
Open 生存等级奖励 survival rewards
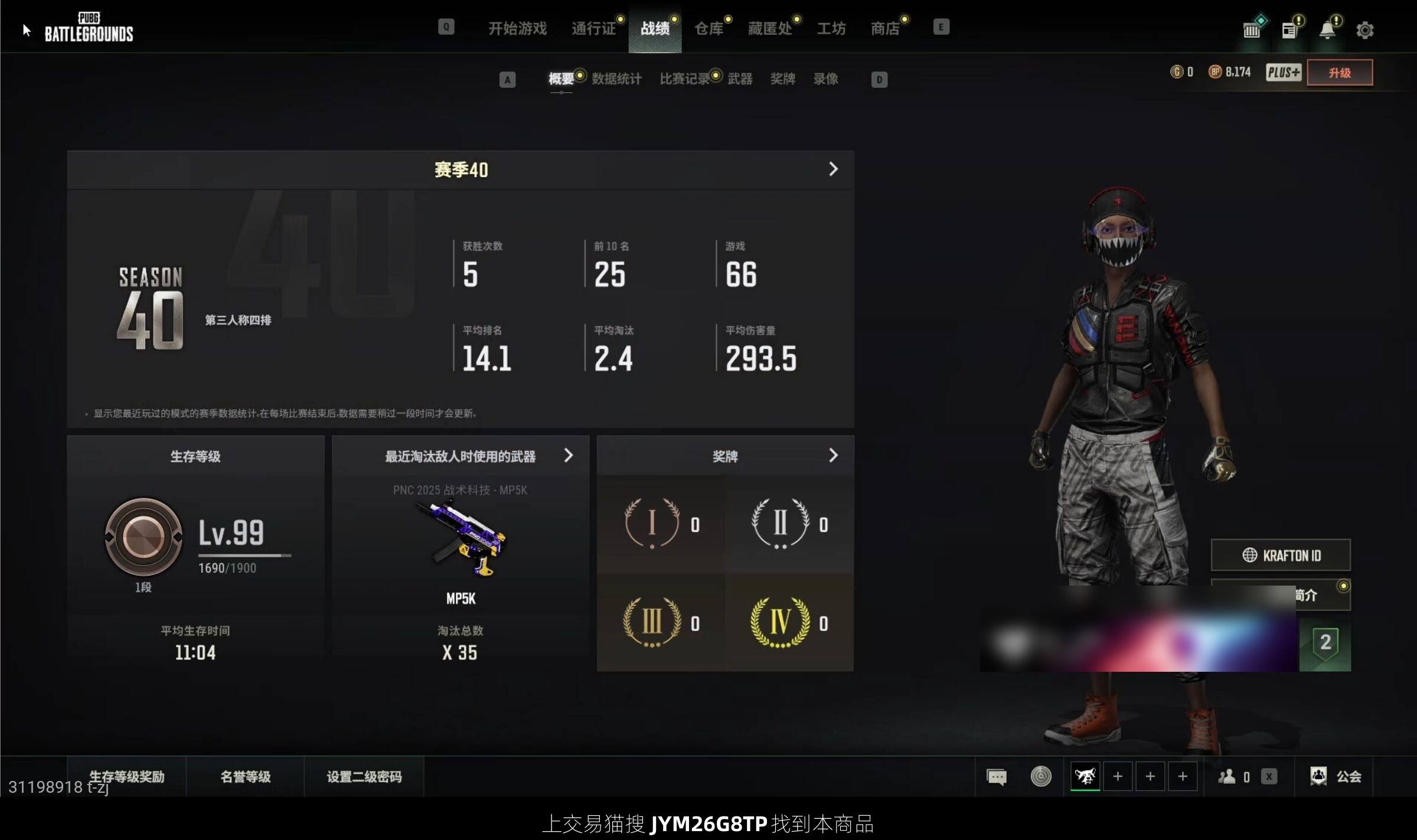pos(126,776)
